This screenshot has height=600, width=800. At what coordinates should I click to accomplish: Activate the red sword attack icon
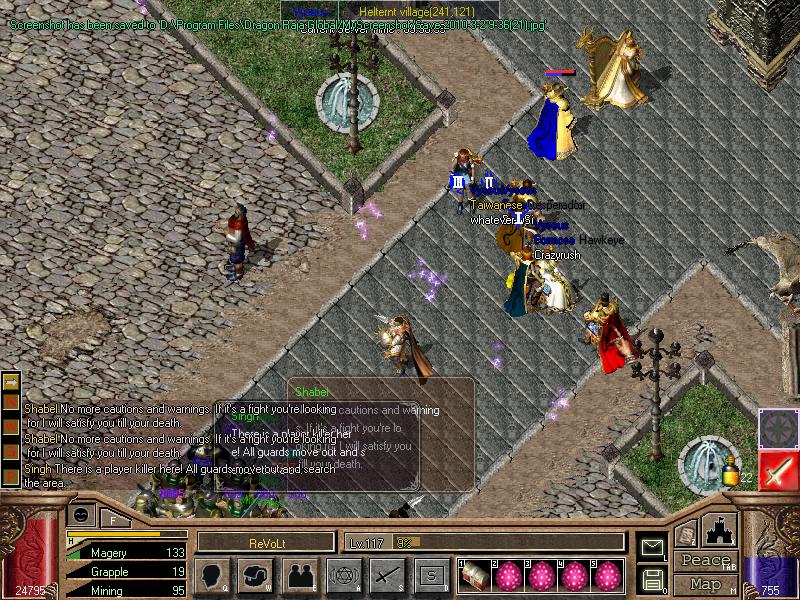tap(778, 470)
